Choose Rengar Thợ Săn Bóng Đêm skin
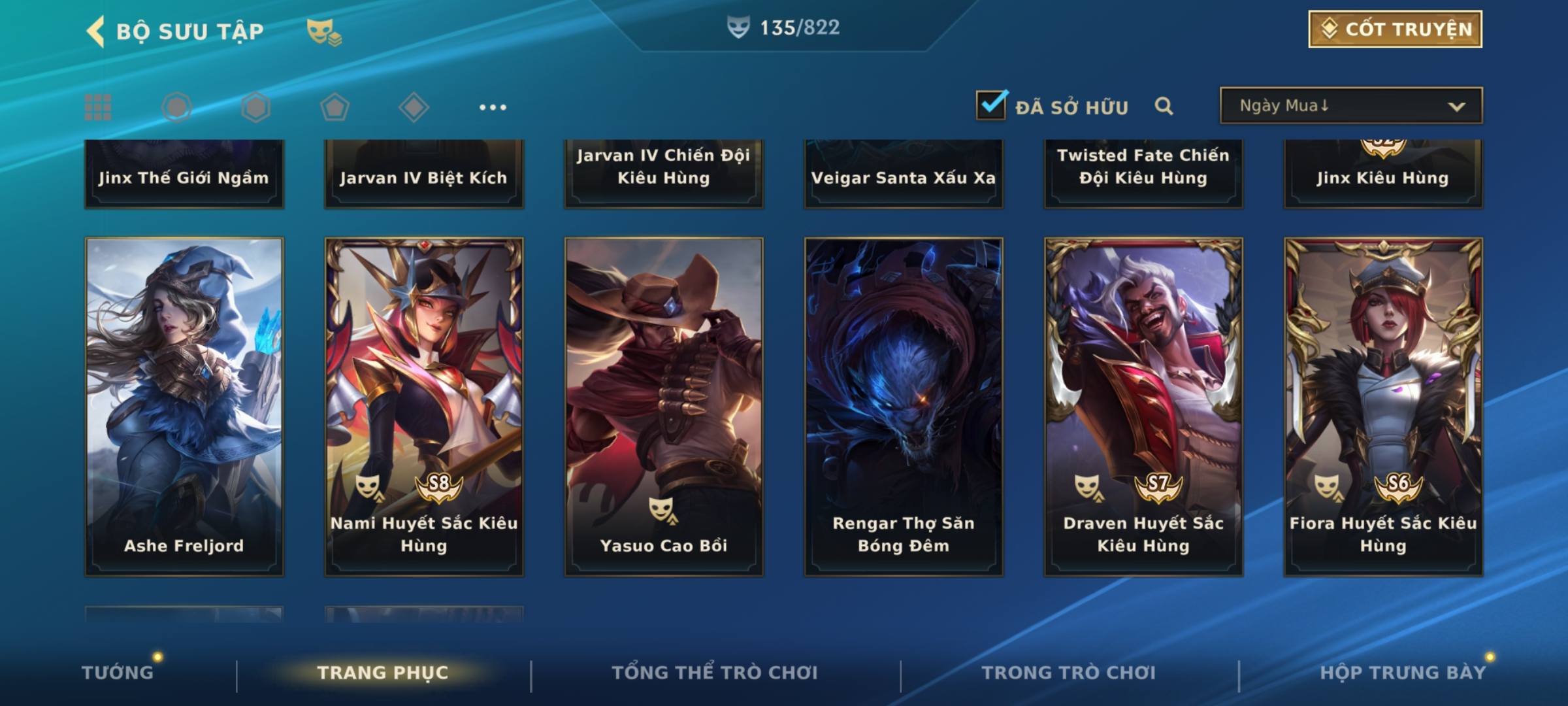Image resolution: width=1568 pixels, height=706 pixels. [904, 405]
